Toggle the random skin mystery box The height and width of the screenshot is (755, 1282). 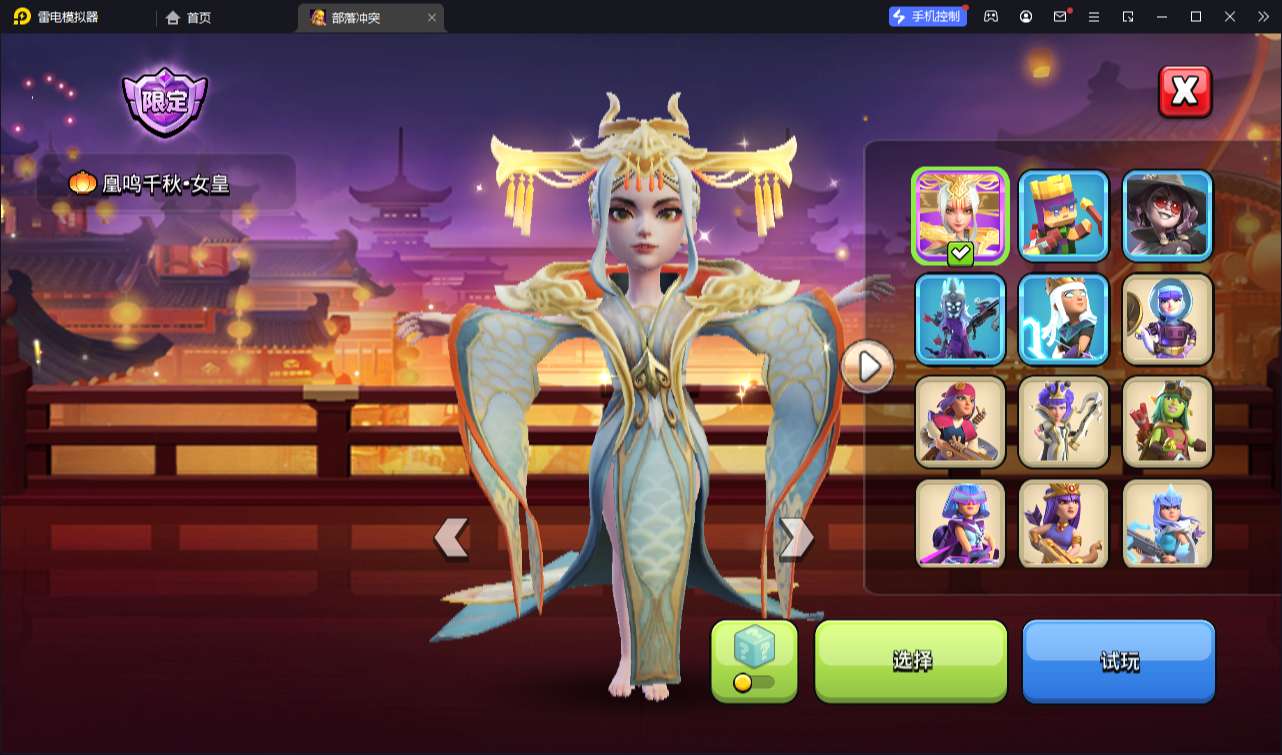click(x=754, y=660)
